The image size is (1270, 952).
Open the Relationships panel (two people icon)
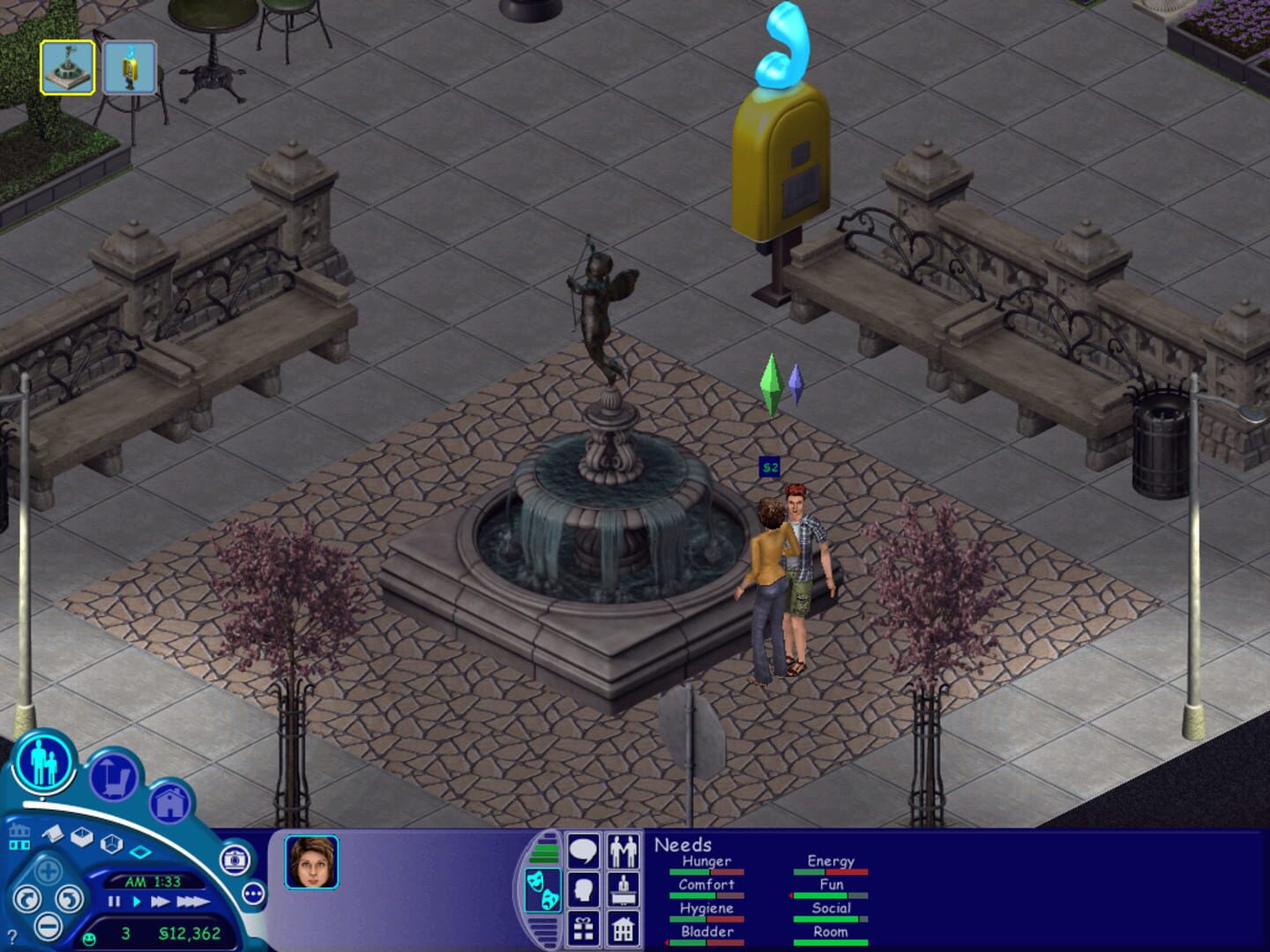pyautogui.click(x=624, y=851)
